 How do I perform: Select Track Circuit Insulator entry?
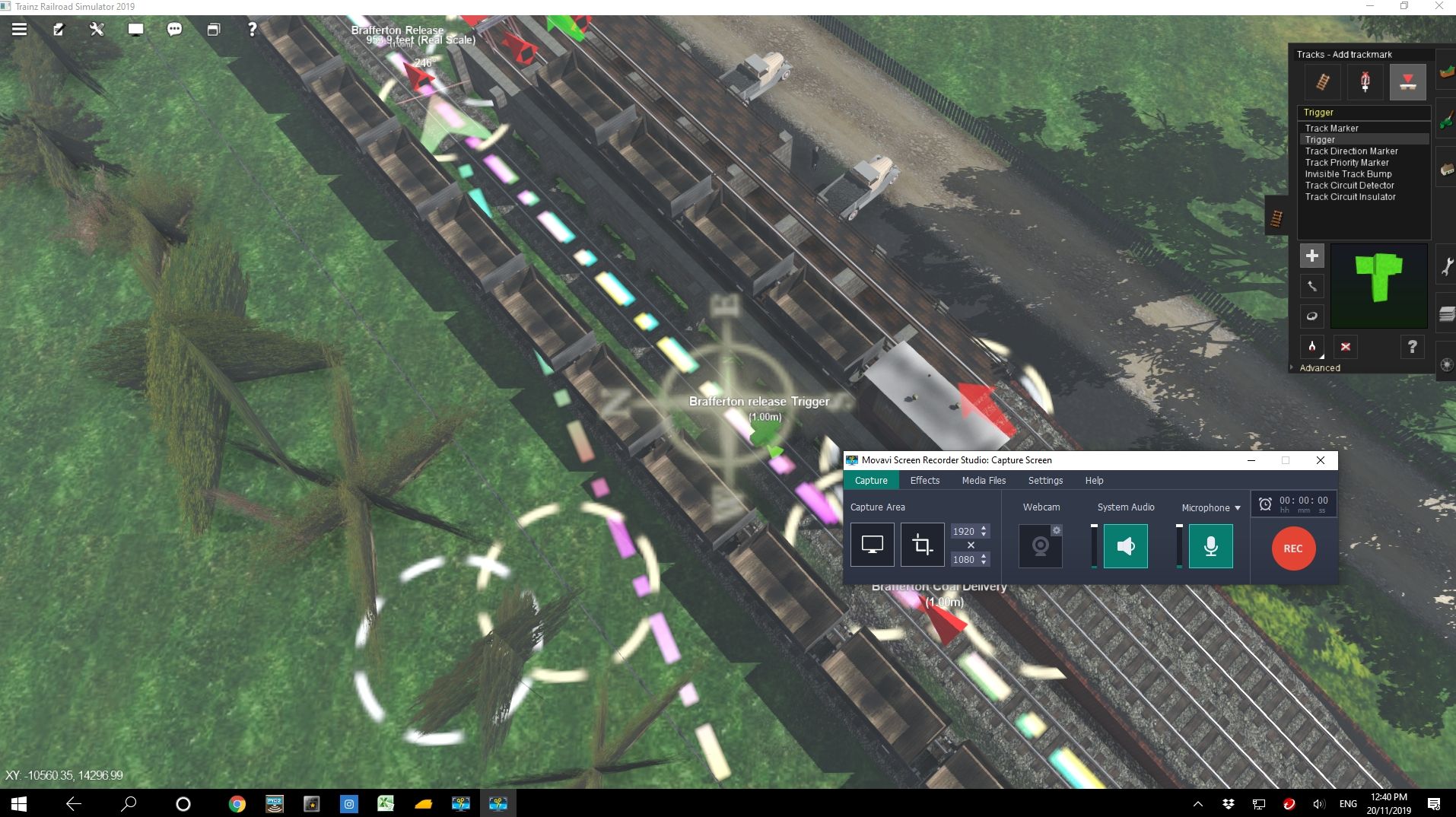click(1350, 197)
